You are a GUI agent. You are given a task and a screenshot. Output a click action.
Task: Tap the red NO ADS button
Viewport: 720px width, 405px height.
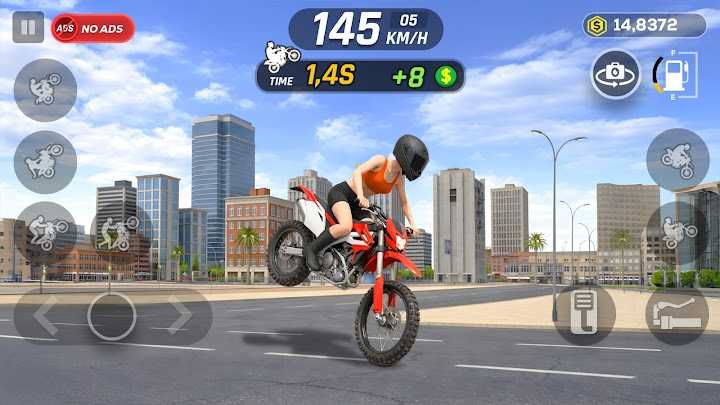(x=93, y=28)
